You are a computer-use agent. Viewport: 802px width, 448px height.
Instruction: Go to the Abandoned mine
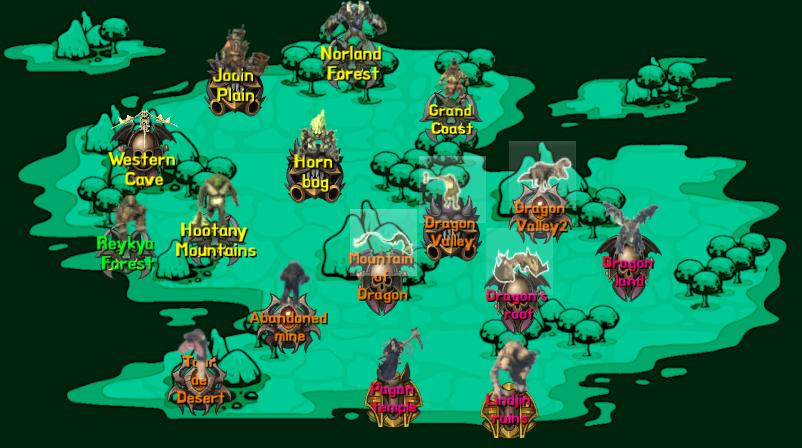289,323
